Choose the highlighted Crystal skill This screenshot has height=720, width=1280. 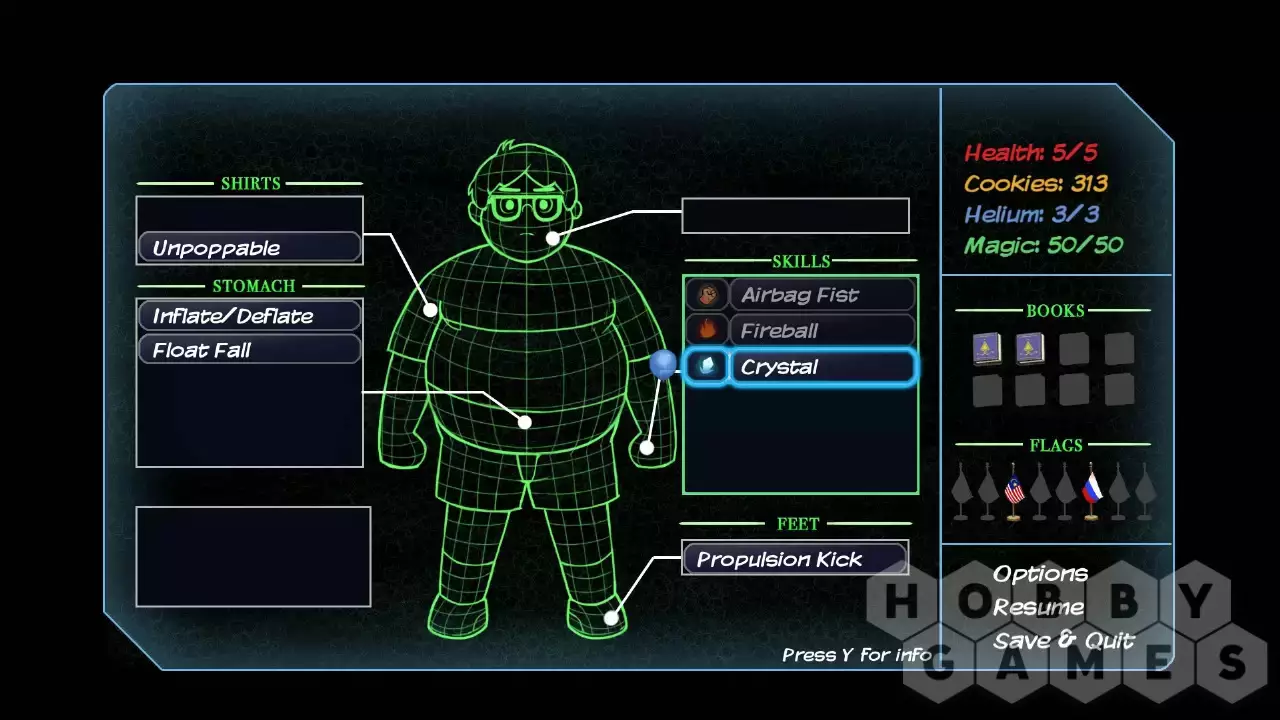[820, 367]
